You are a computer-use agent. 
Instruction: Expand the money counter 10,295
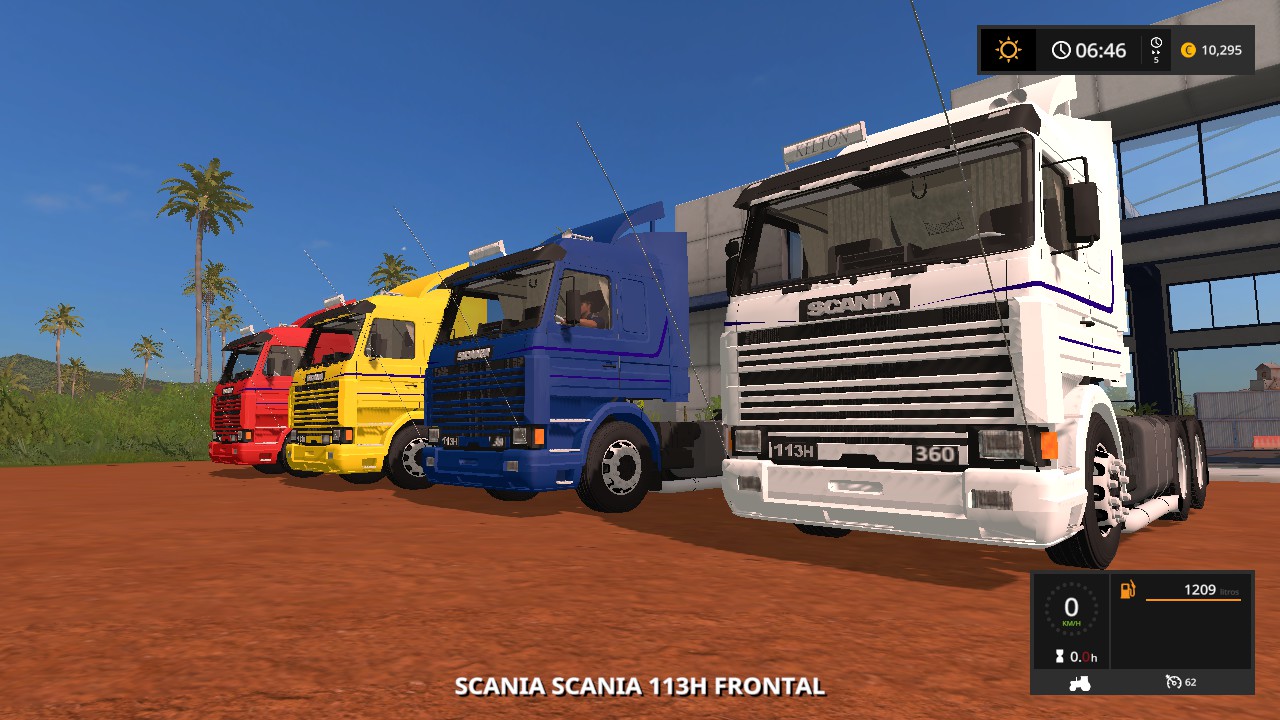(1221, 49)
